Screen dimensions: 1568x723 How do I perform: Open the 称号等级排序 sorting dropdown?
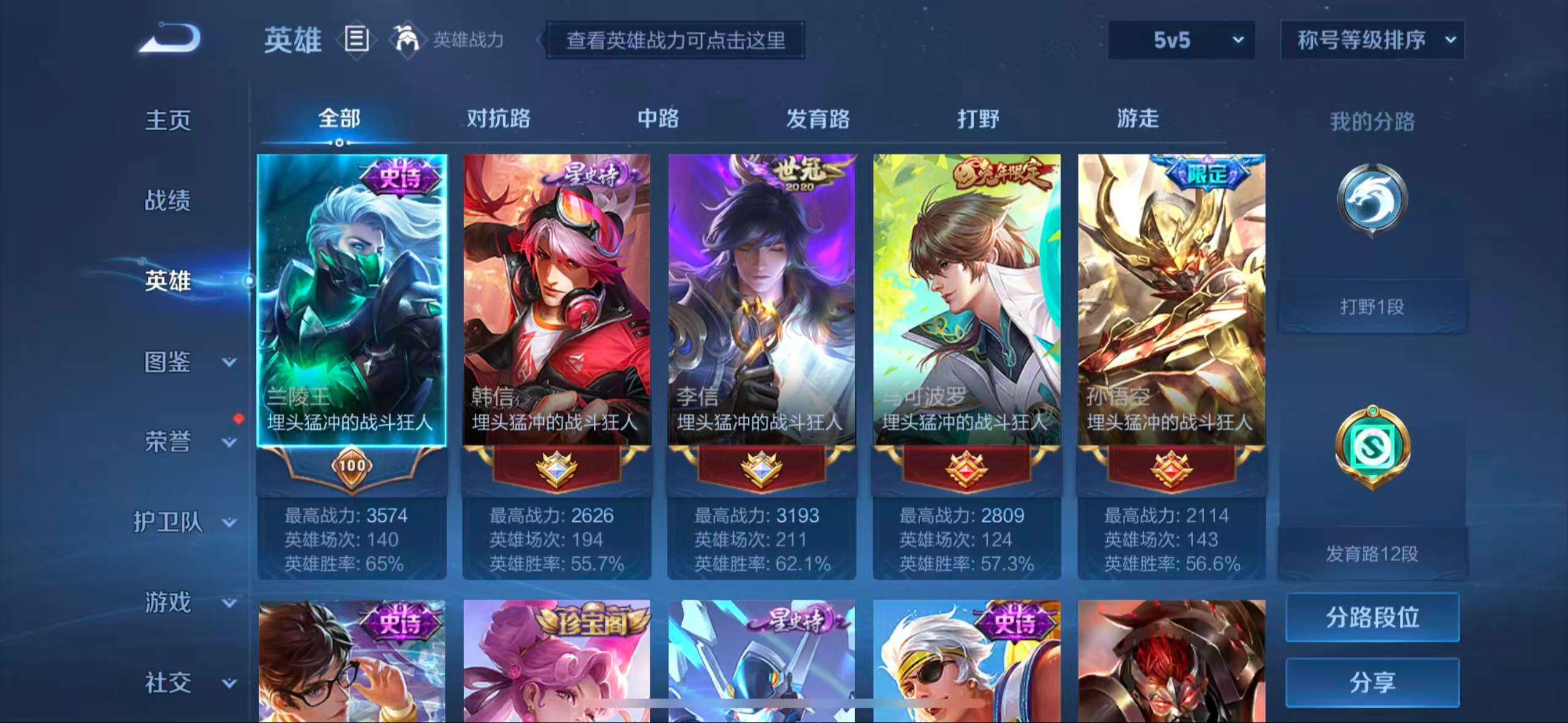[1372, 39]
